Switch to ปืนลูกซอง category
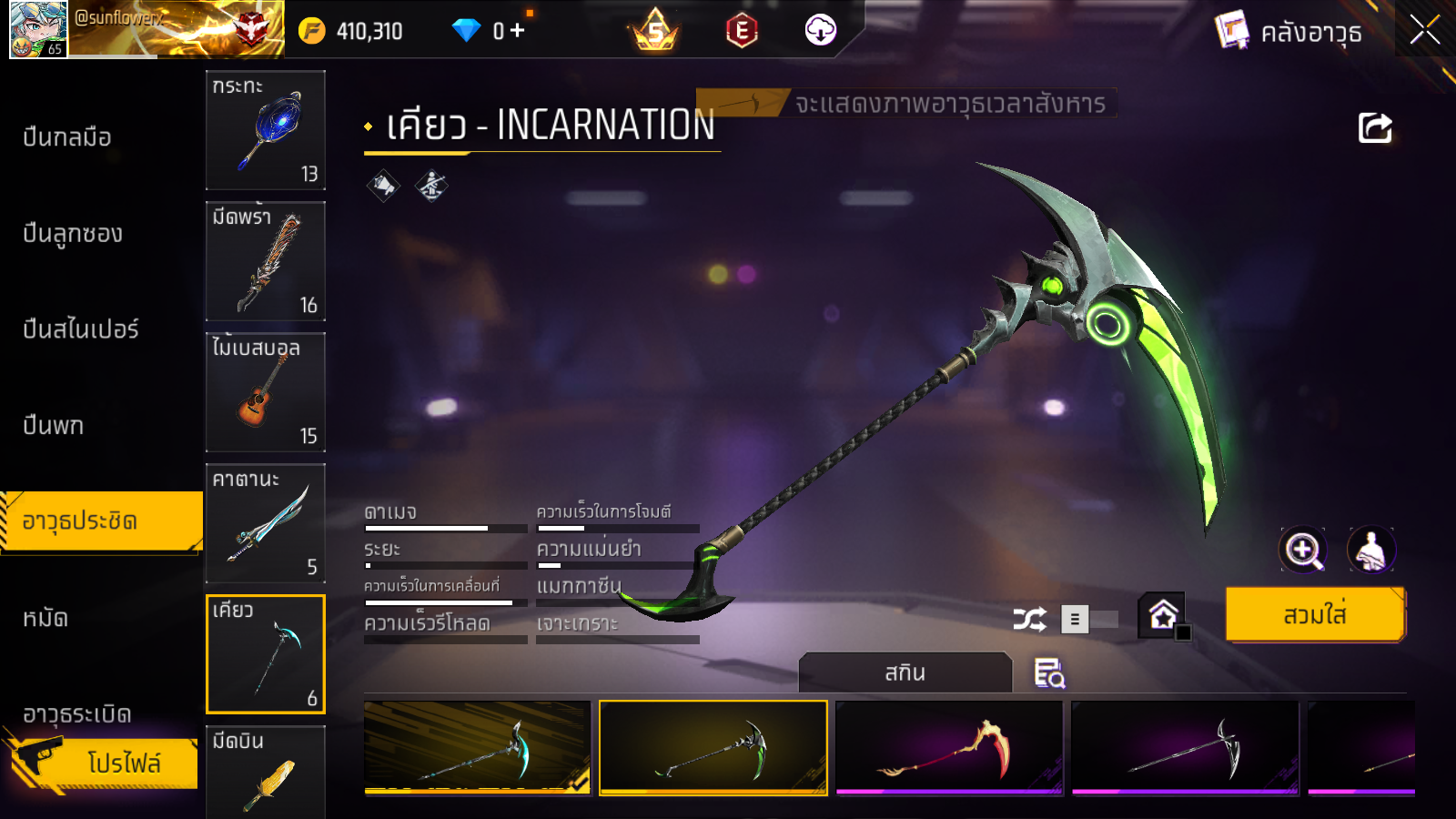1456x819 pixels. (x=73, y=234)
